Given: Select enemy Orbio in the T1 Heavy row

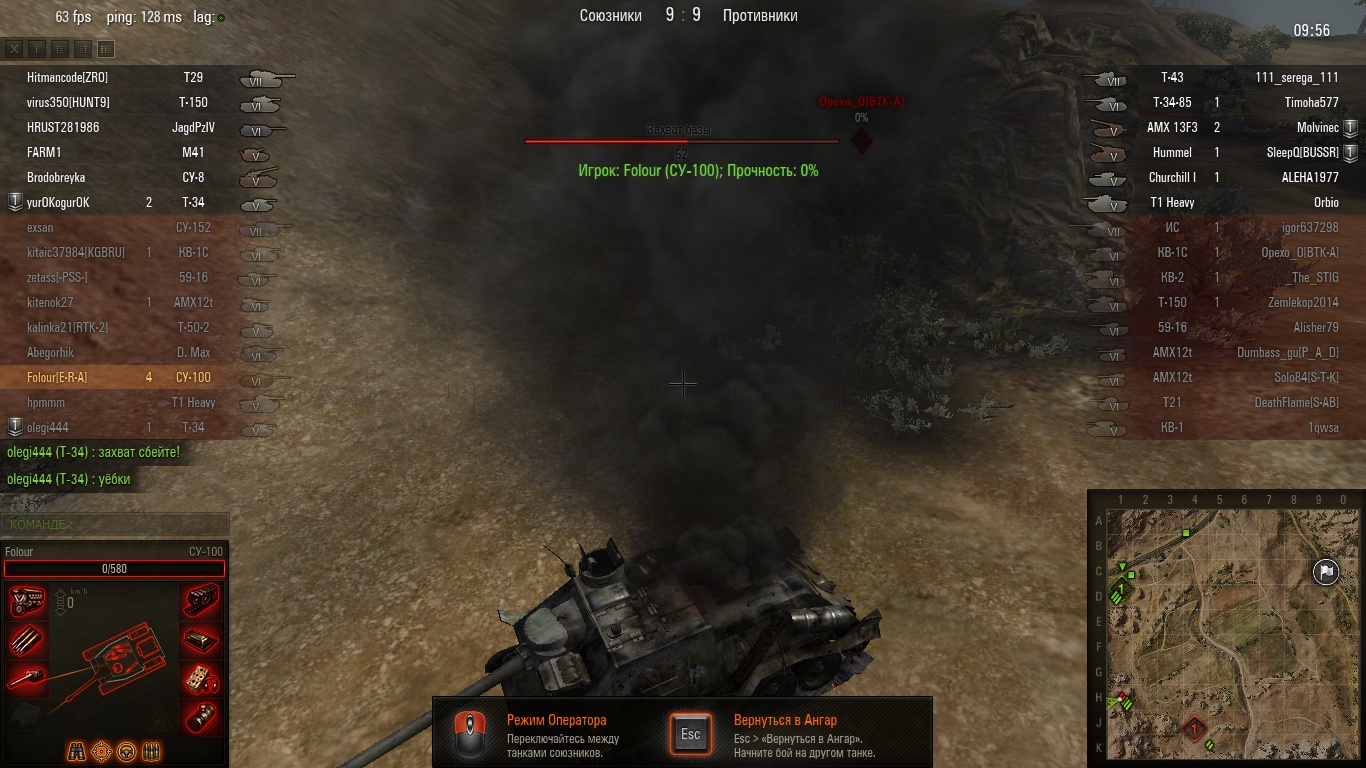Looking at the screenshot, I should [1325, 202].
